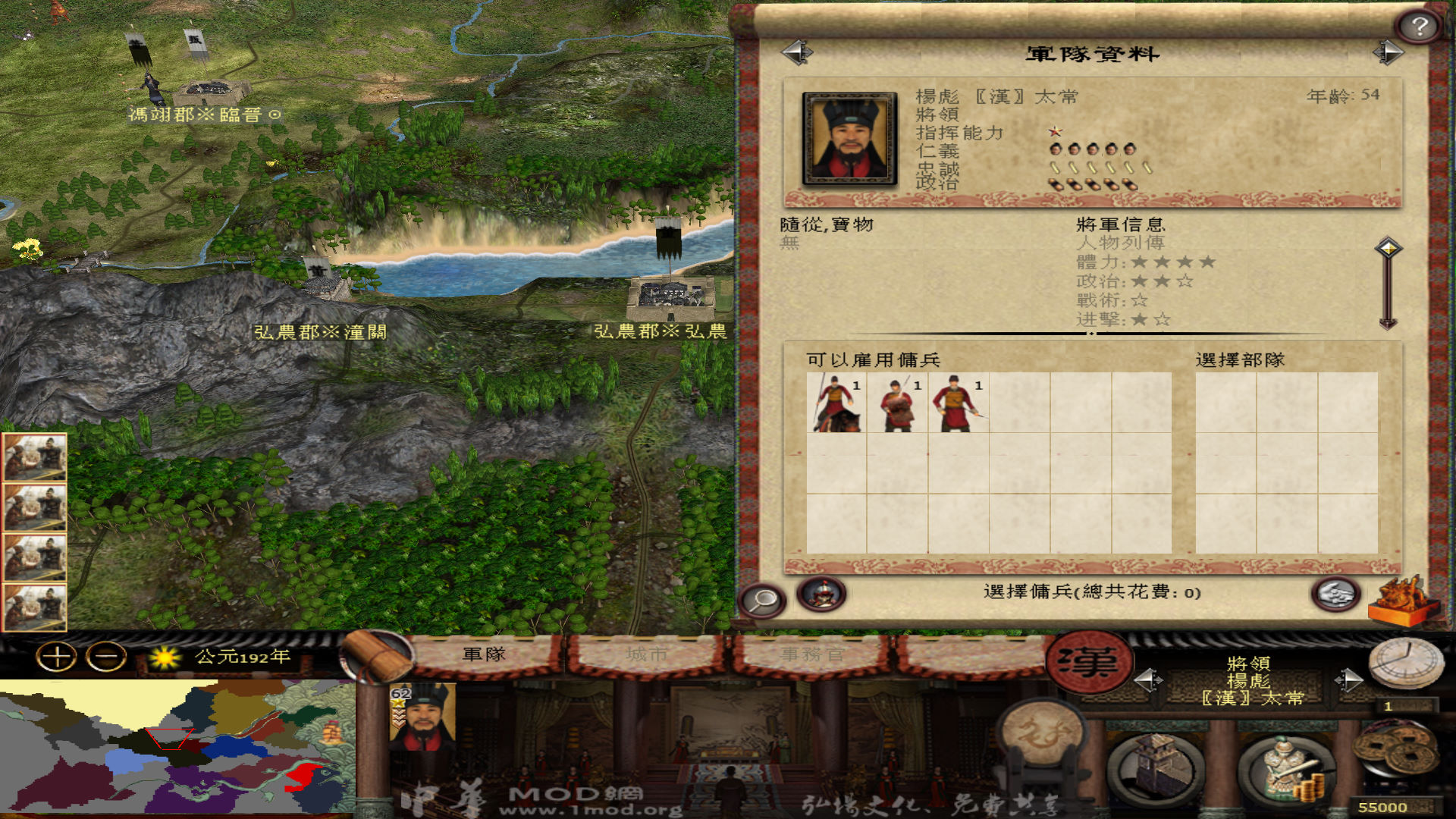
Task: Click the strategic minimap
Action: tap(177, 747)
